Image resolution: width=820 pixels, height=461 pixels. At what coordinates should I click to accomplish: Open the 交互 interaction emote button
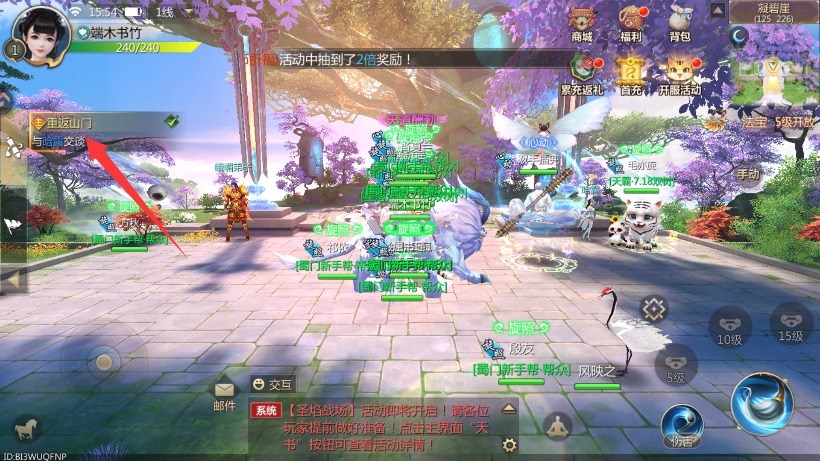point(272,383)
